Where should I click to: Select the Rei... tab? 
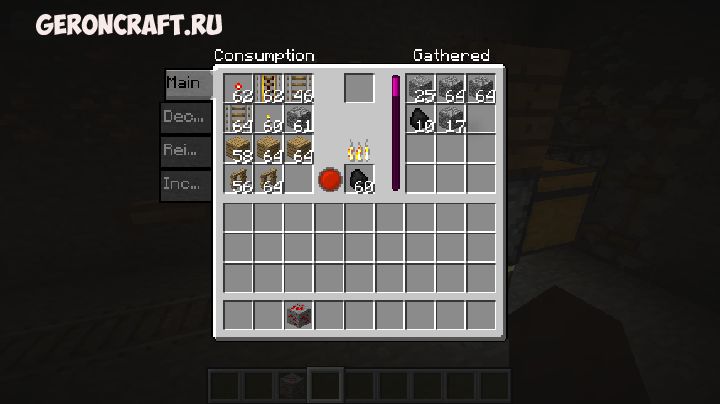187,151
